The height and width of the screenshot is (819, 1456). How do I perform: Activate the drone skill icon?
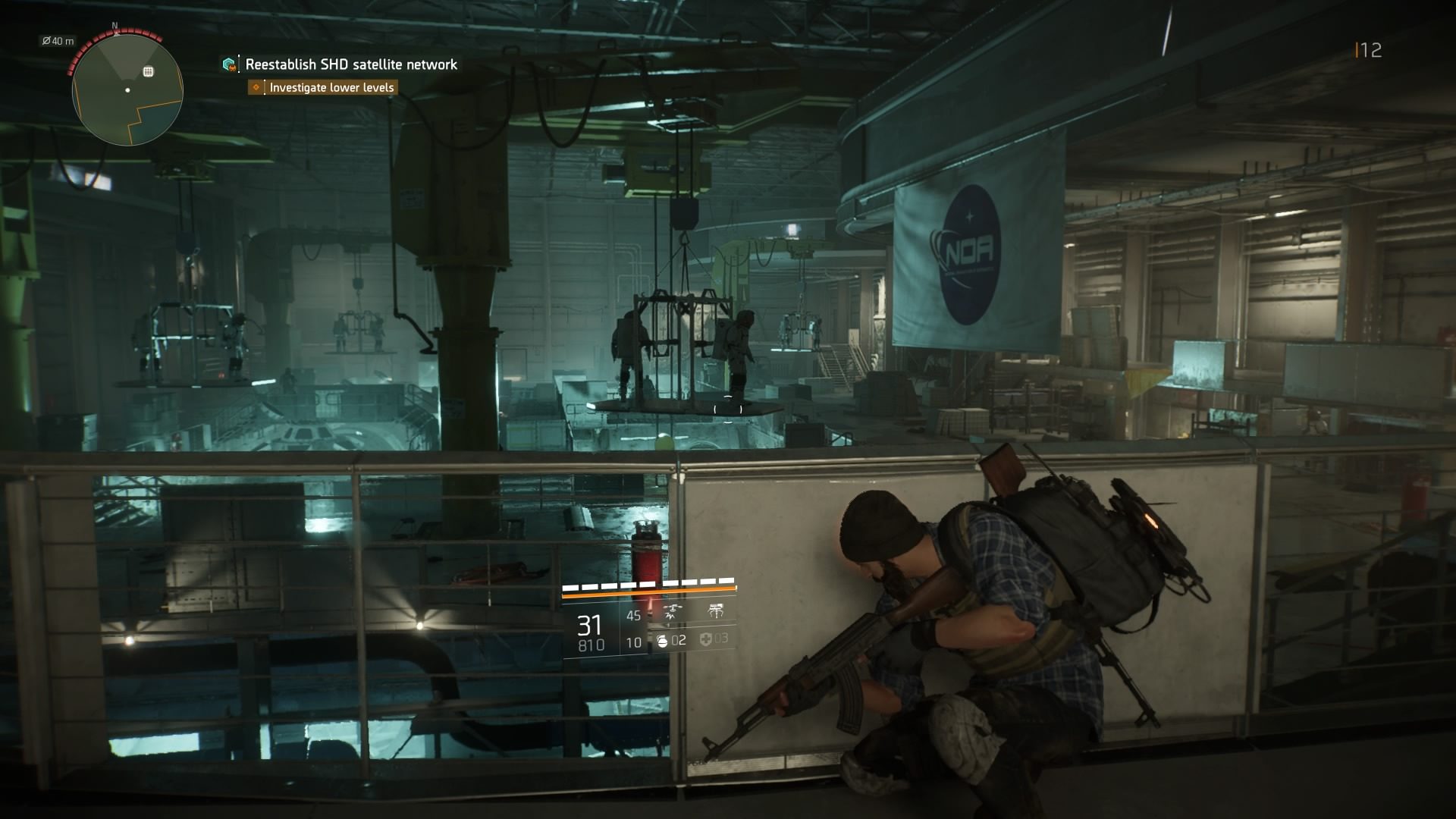click(672, 611)
